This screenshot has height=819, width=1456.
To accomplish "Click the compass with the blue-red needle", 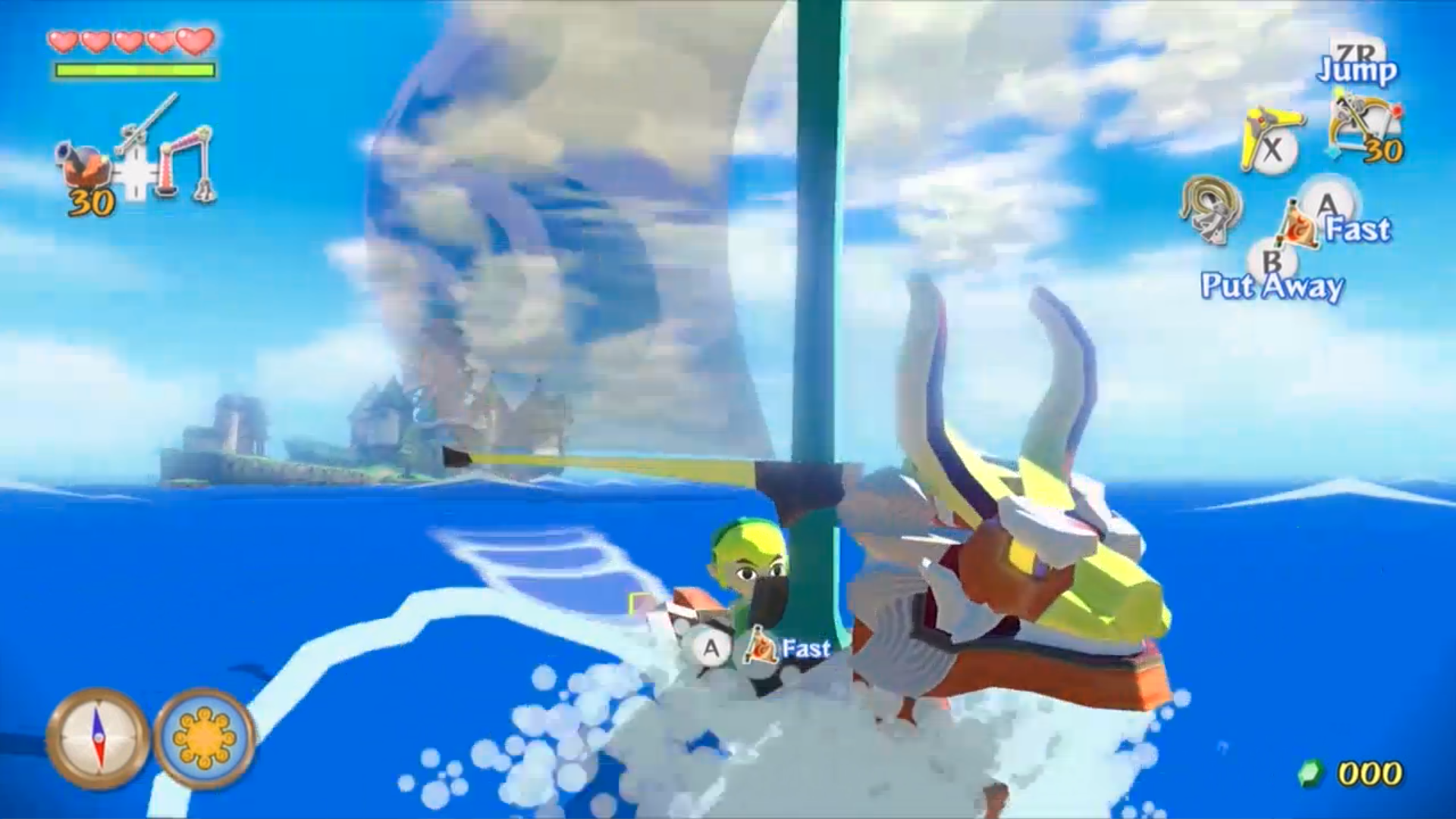I will coord(98,738).
